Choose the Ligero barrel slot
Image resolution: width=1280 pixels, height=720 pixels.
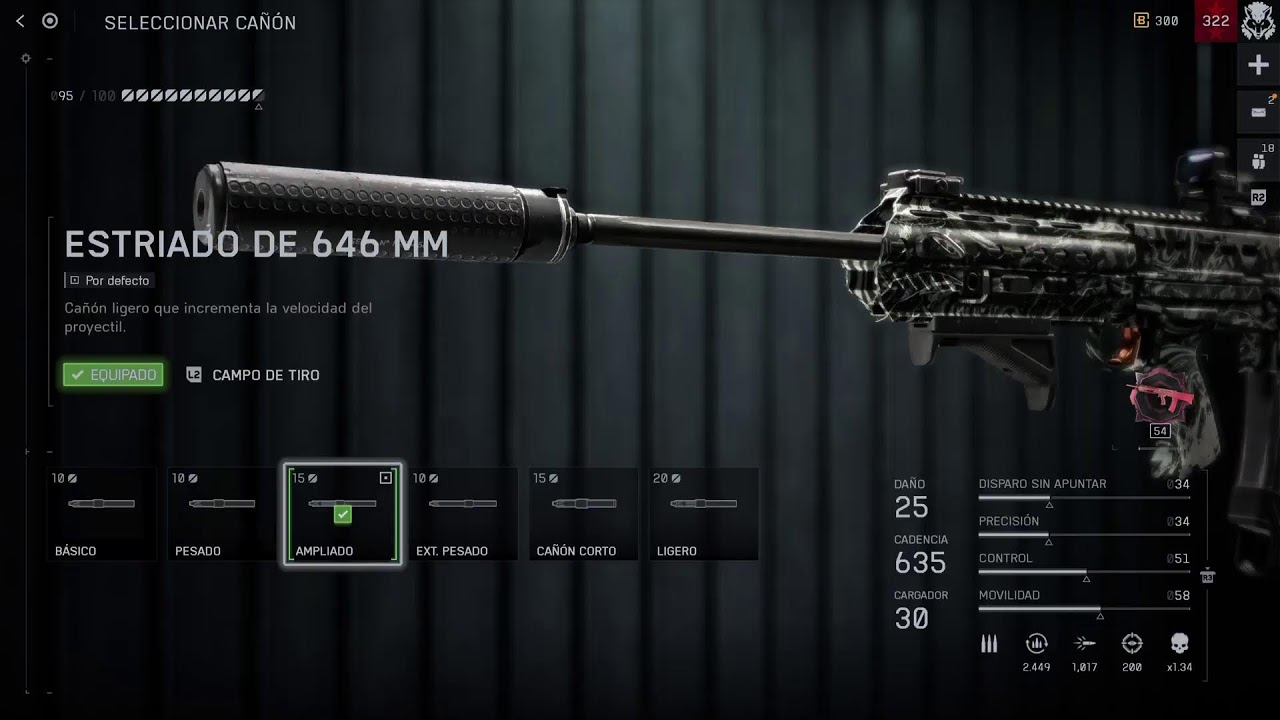tap(703, 513)
